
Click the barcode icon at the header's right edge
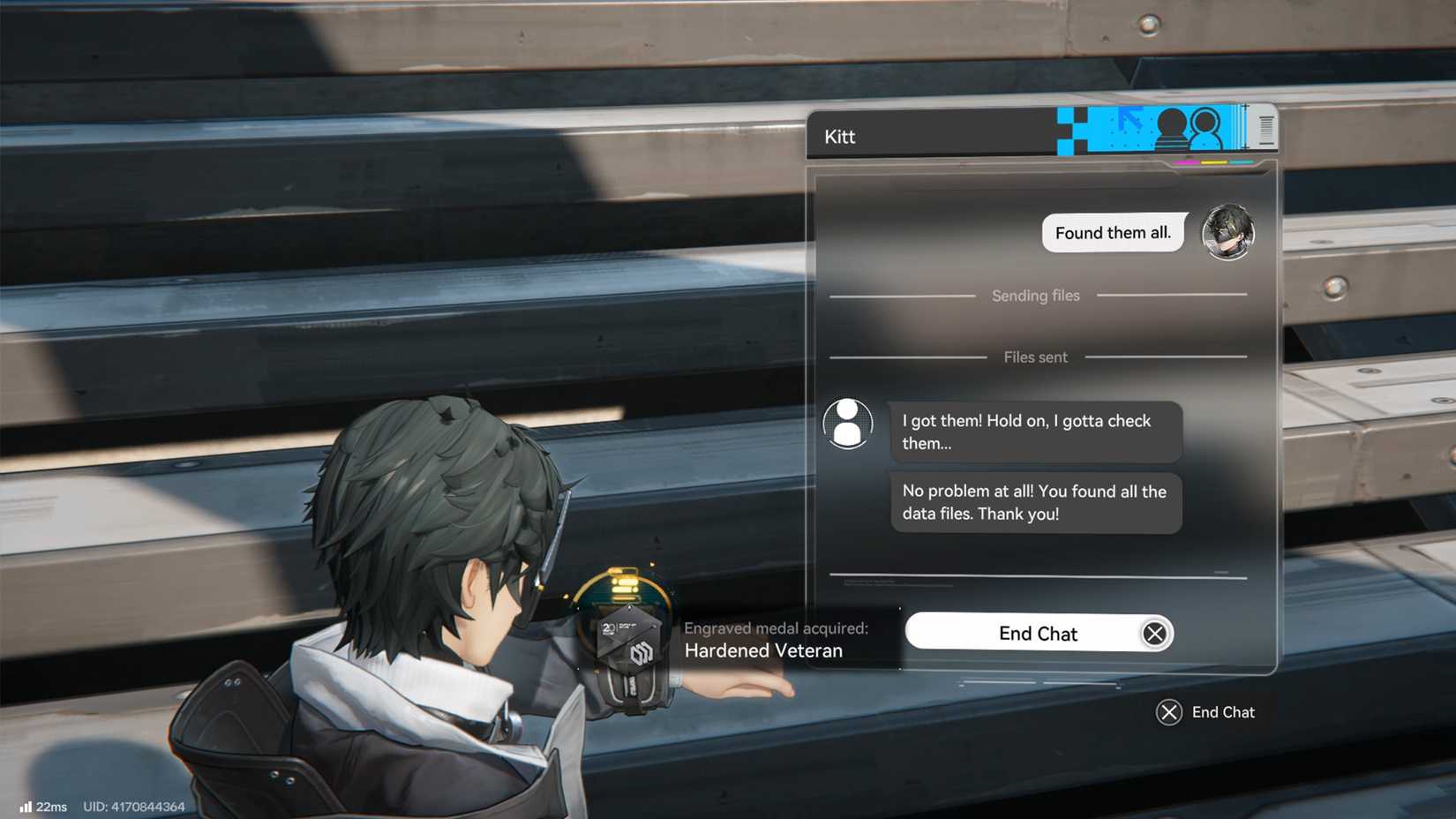pos(1266,130)
